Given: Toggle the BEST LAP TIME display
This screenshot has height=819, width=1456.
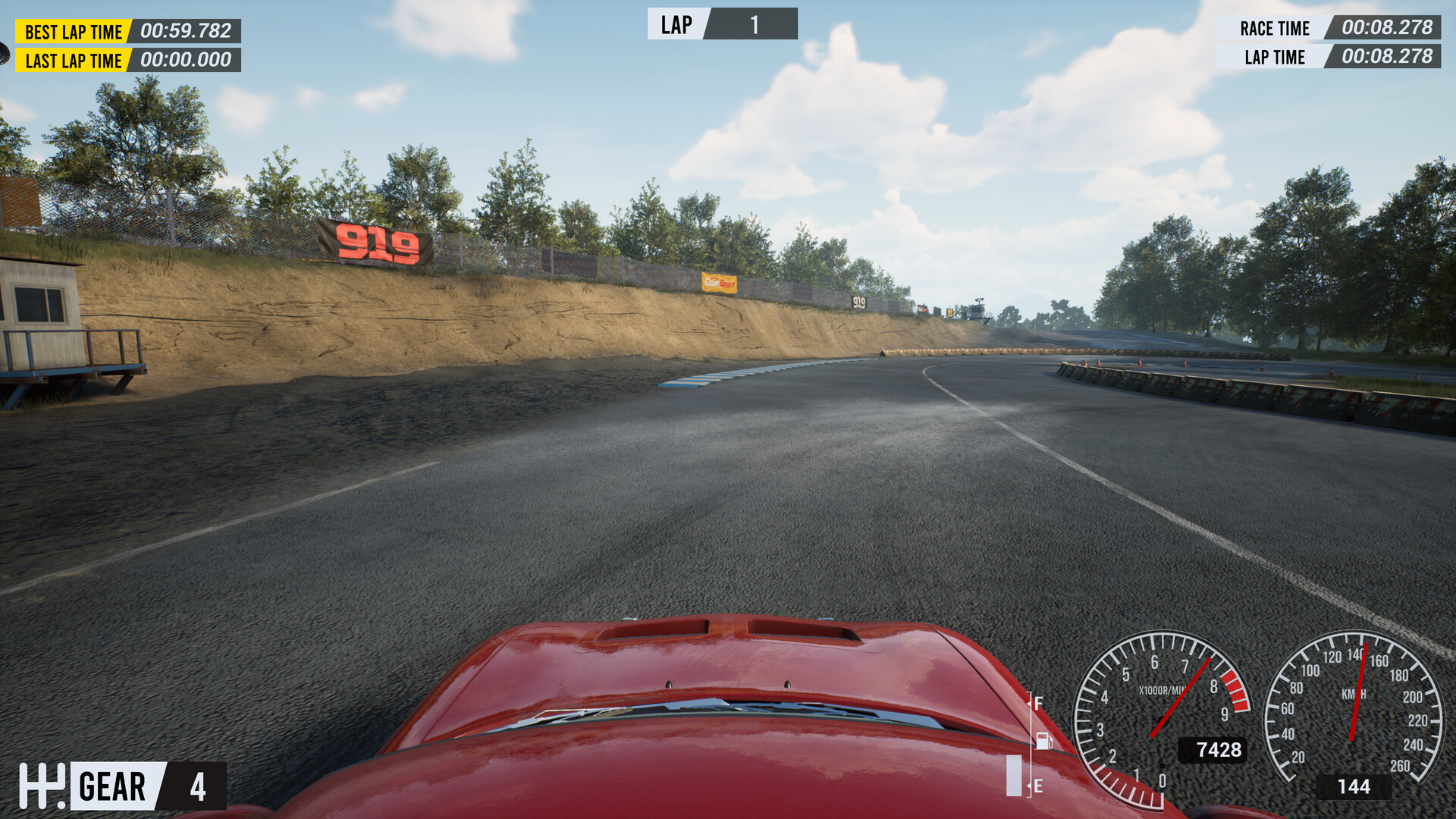Looking at the screenshot, I should click(73, 32).
